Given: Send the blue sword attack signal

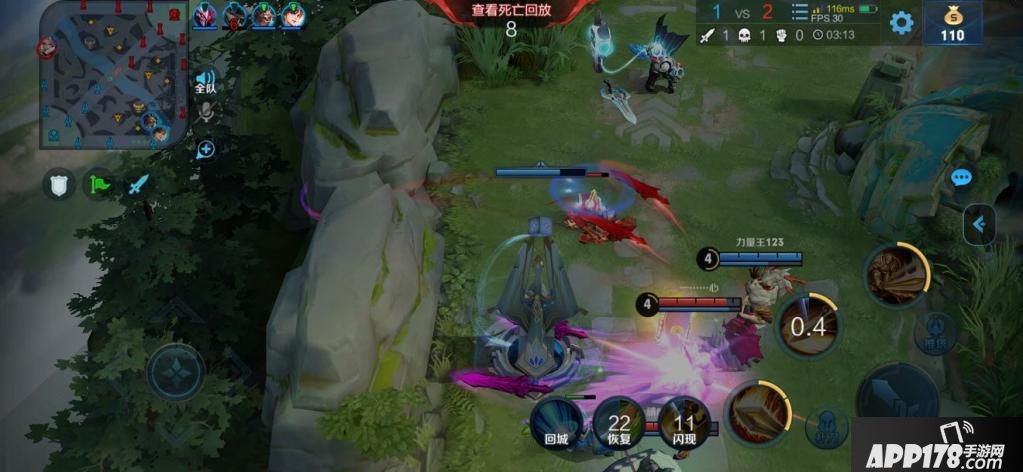Looking at the screenshot, I should click(138, 184).
